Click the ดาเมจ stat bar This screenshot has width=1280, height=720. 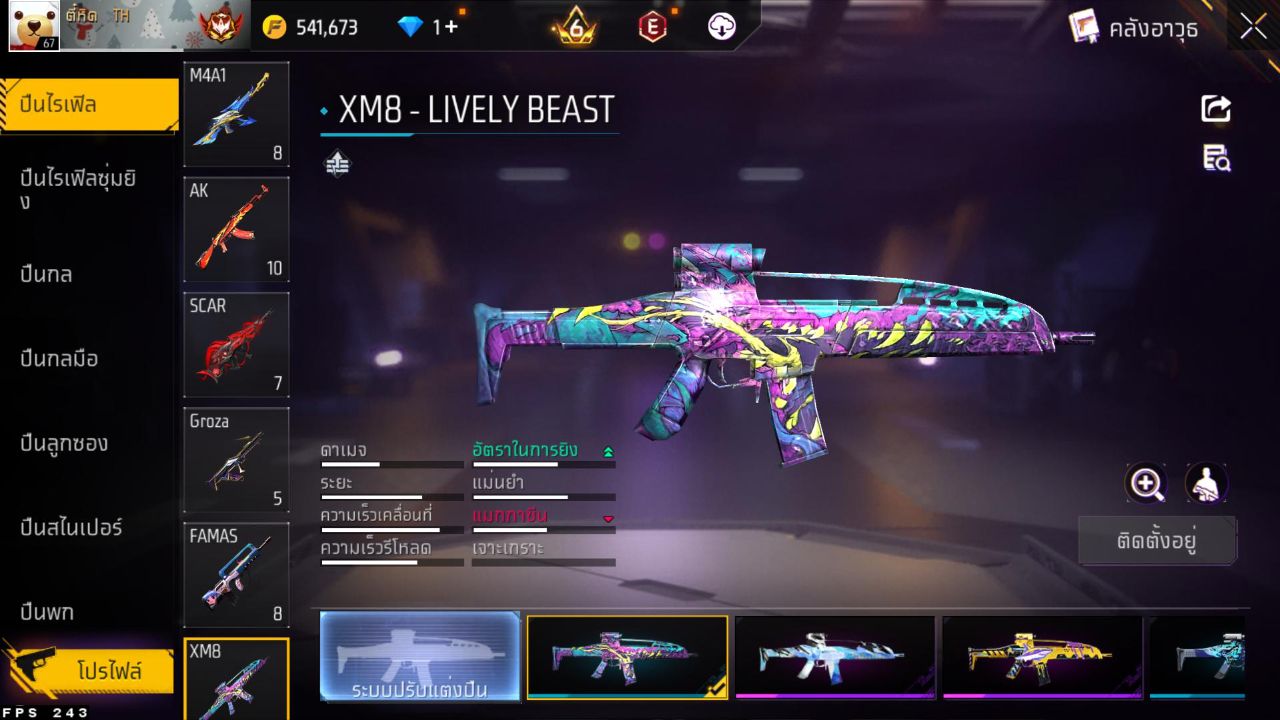[x=390, y=462]
